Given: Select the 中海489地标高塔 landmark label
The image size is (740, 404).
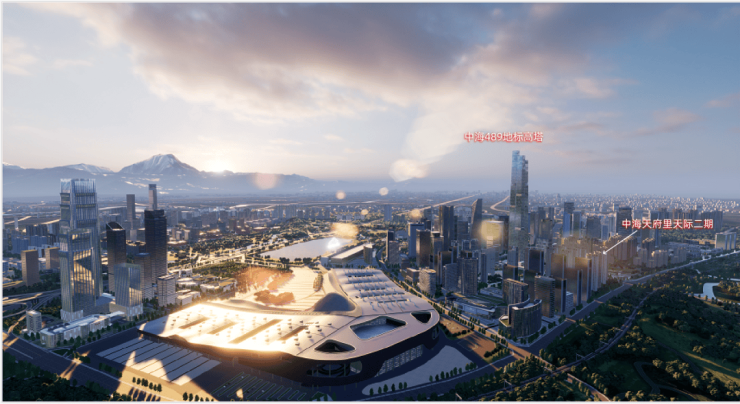Looking at the screenshot, I should [503, 137].
